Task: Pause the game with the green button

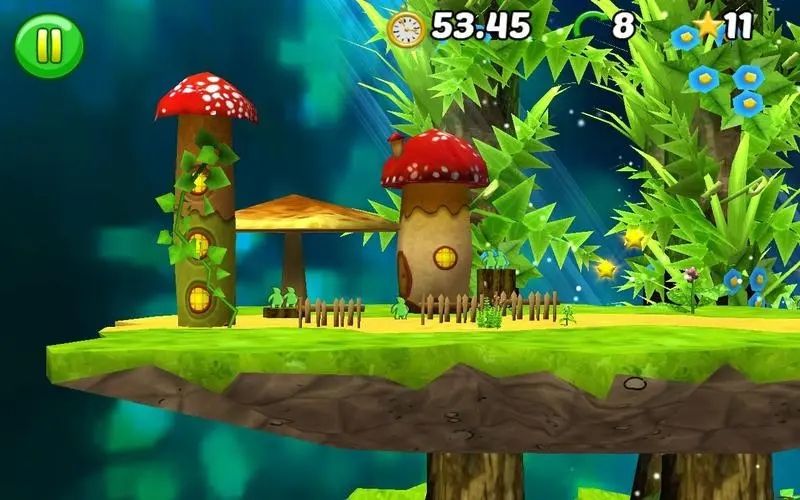Action: click(48, 46)
